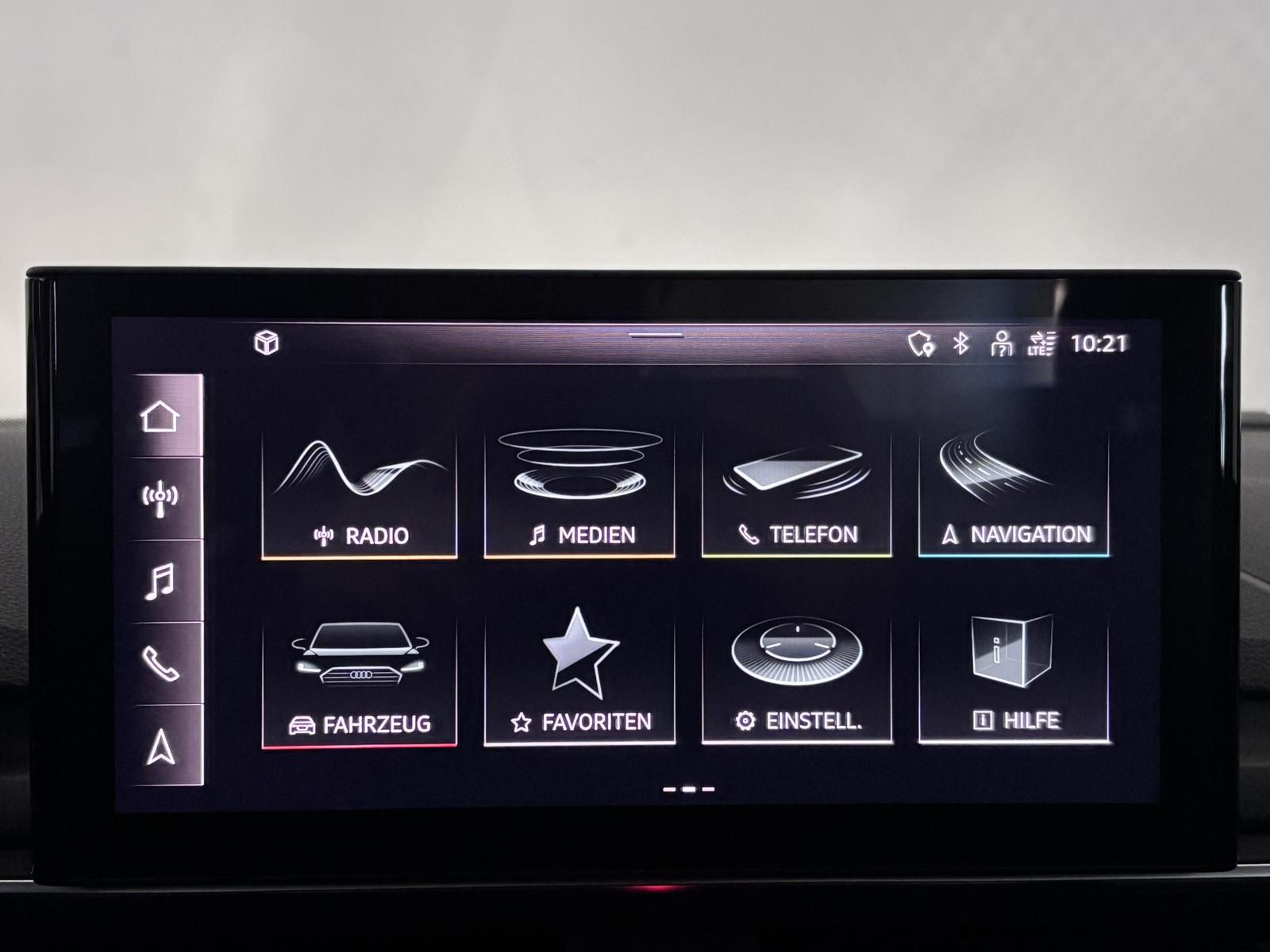Viewport: 1270px width, 952px height.
Task: Tap the sidebar navigation arrow shortcut
Action: [160, 747]
